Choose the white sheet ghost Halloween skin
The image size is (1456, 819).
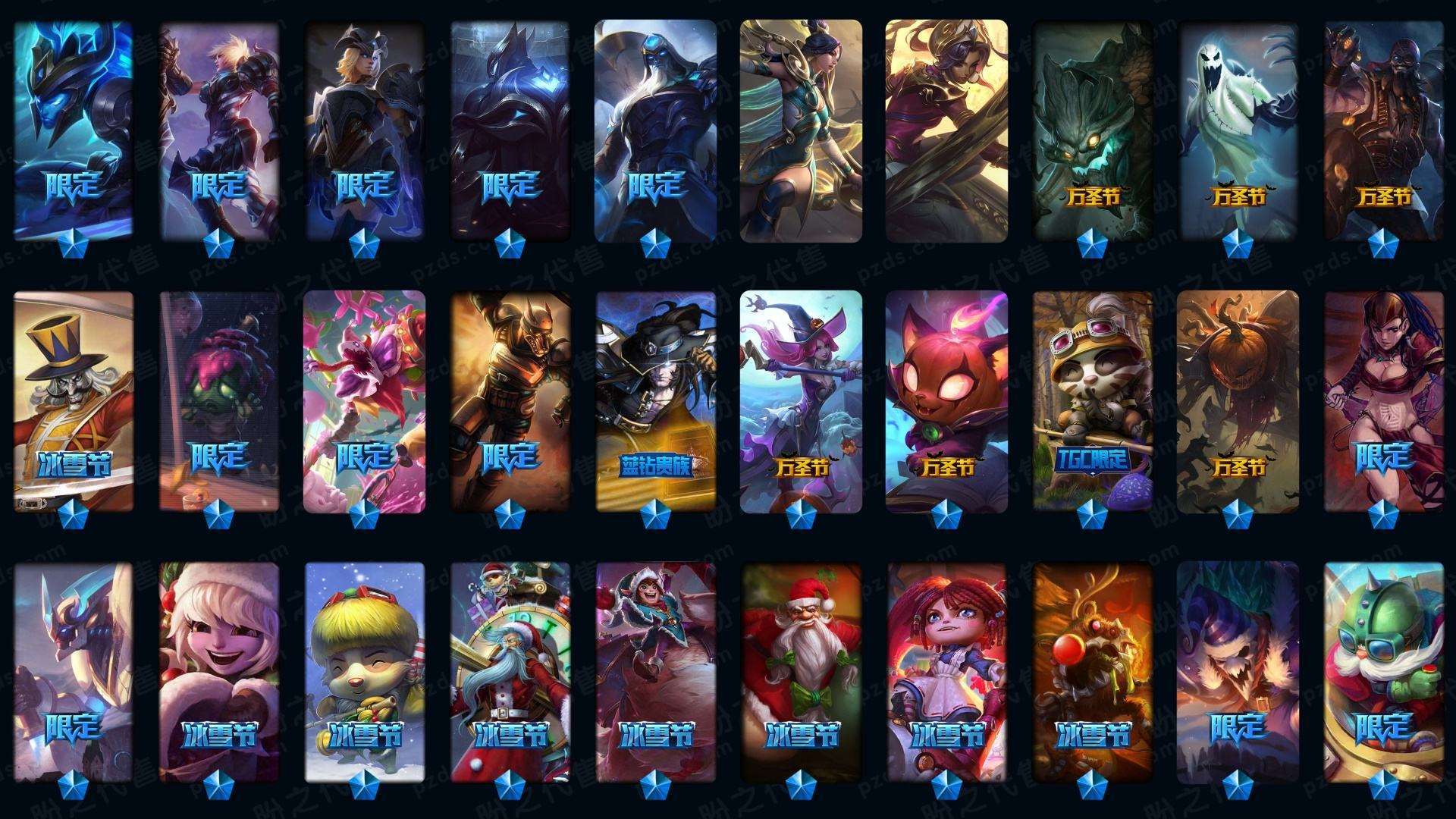click(x=1238, y=129)
